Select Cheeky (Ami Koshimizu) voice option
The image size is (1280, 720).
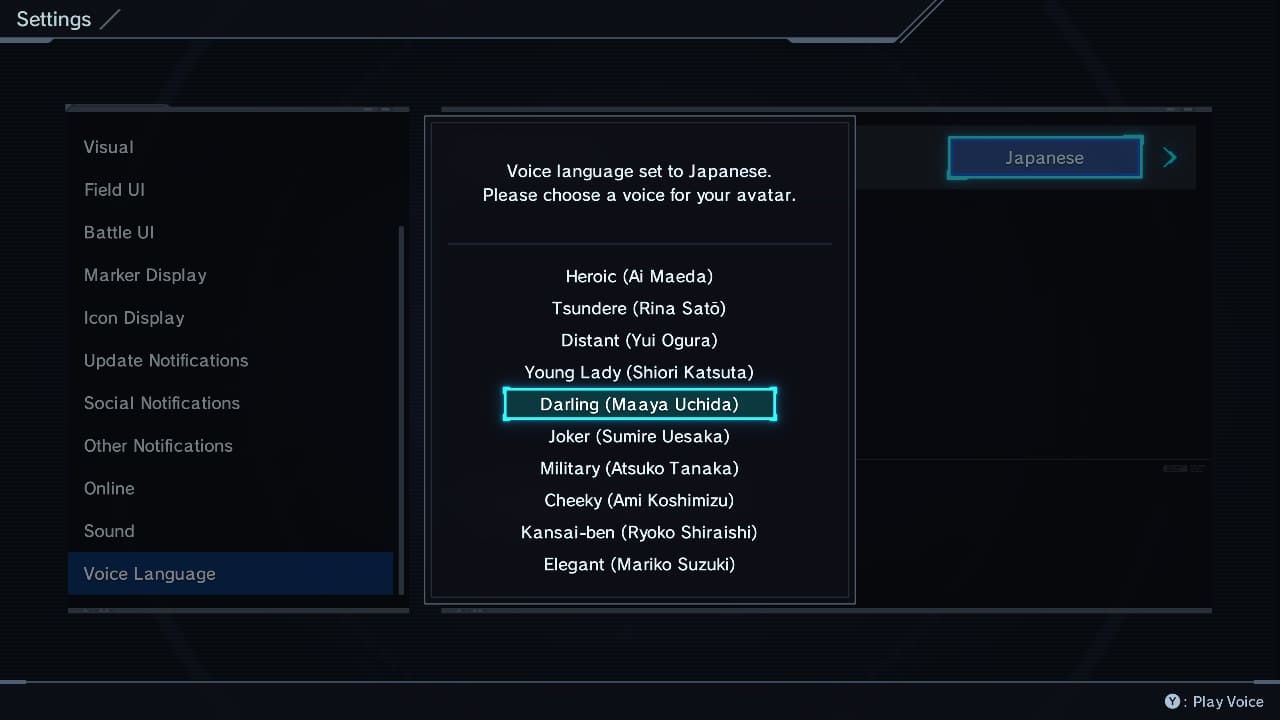click(639, 500)
